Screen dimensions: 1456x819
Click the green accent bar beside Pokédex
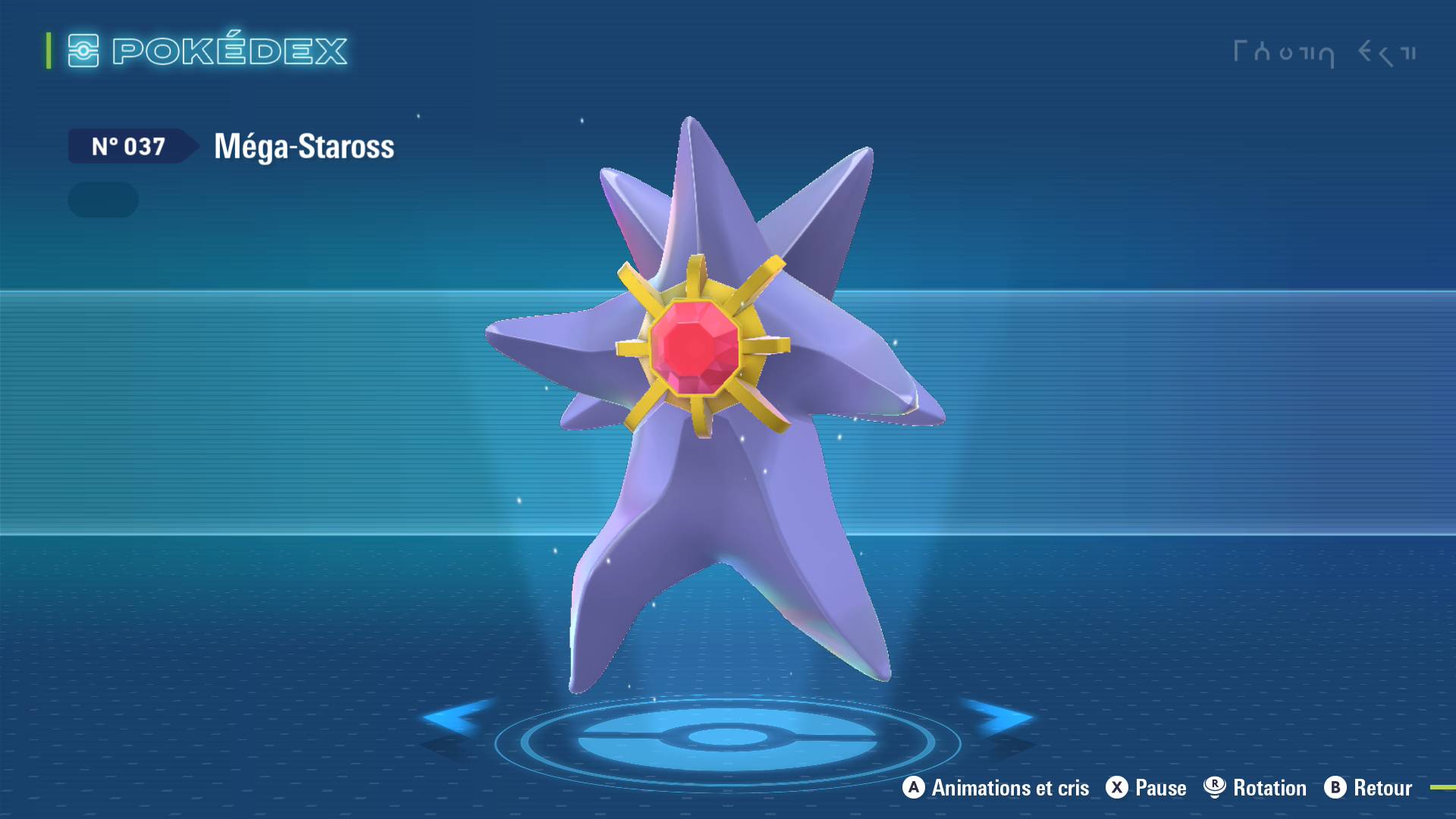coord(48,52)
